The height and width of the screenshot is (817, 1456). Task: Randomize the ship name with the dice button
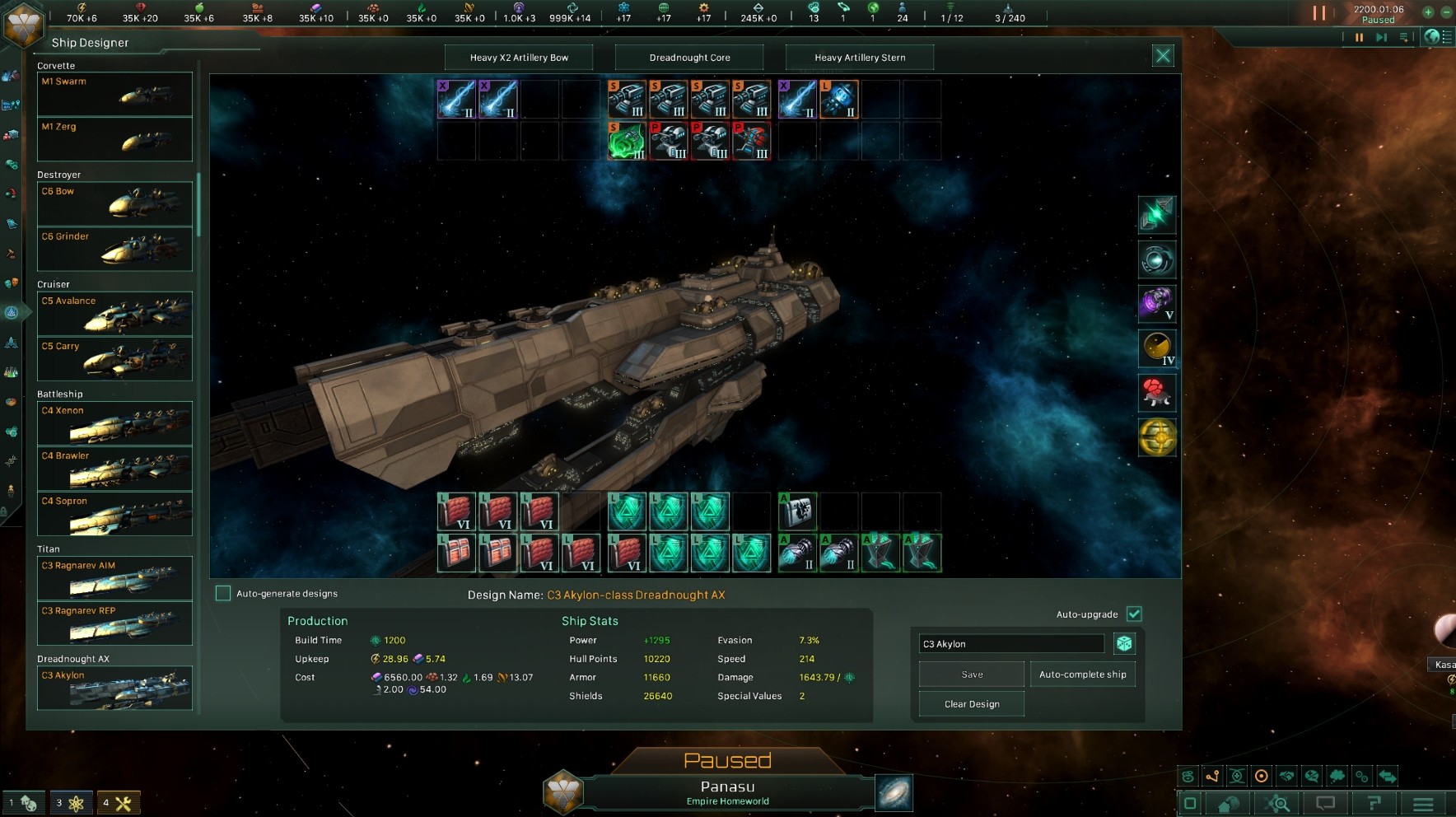[1124, 643]
